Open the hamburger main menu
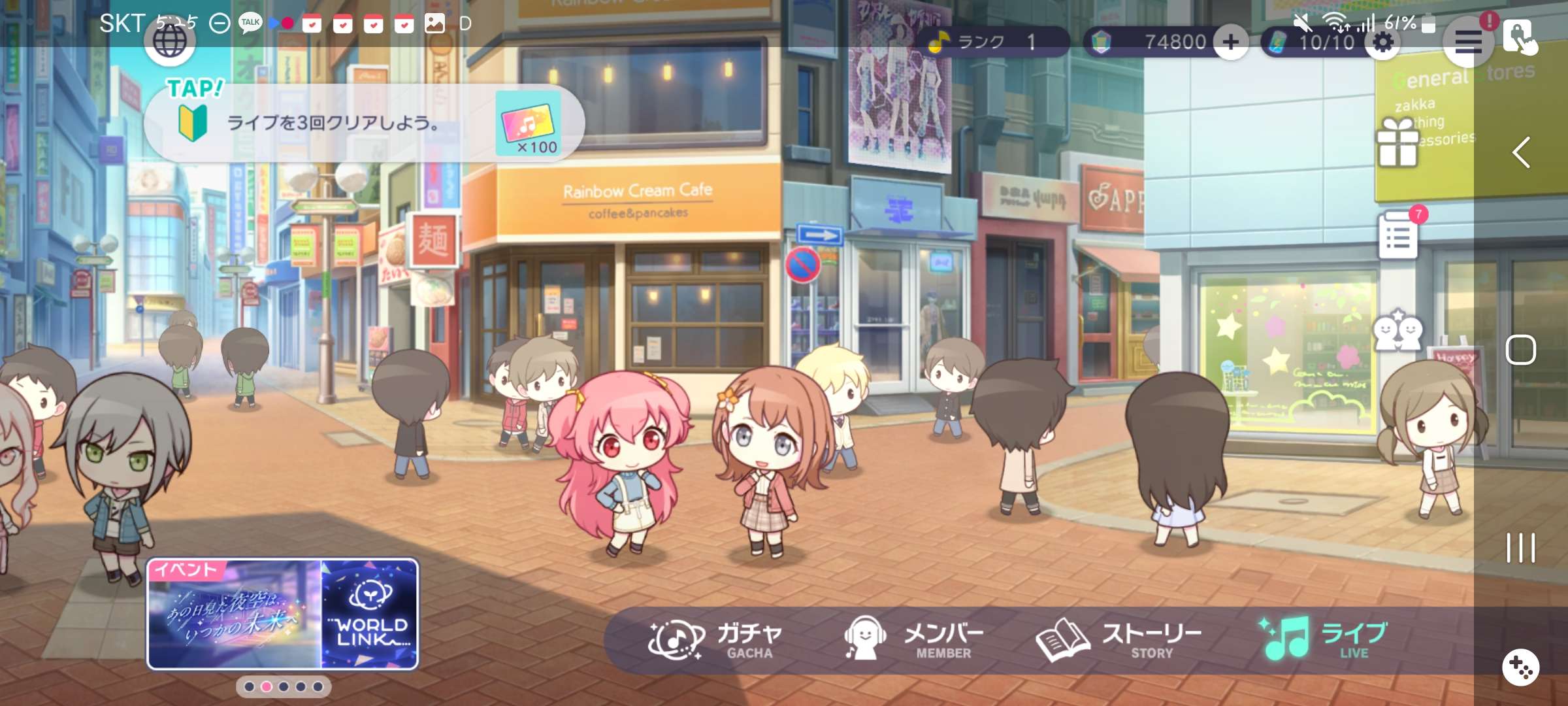Screen dimensions: 1568x706 click(1467, 42)
